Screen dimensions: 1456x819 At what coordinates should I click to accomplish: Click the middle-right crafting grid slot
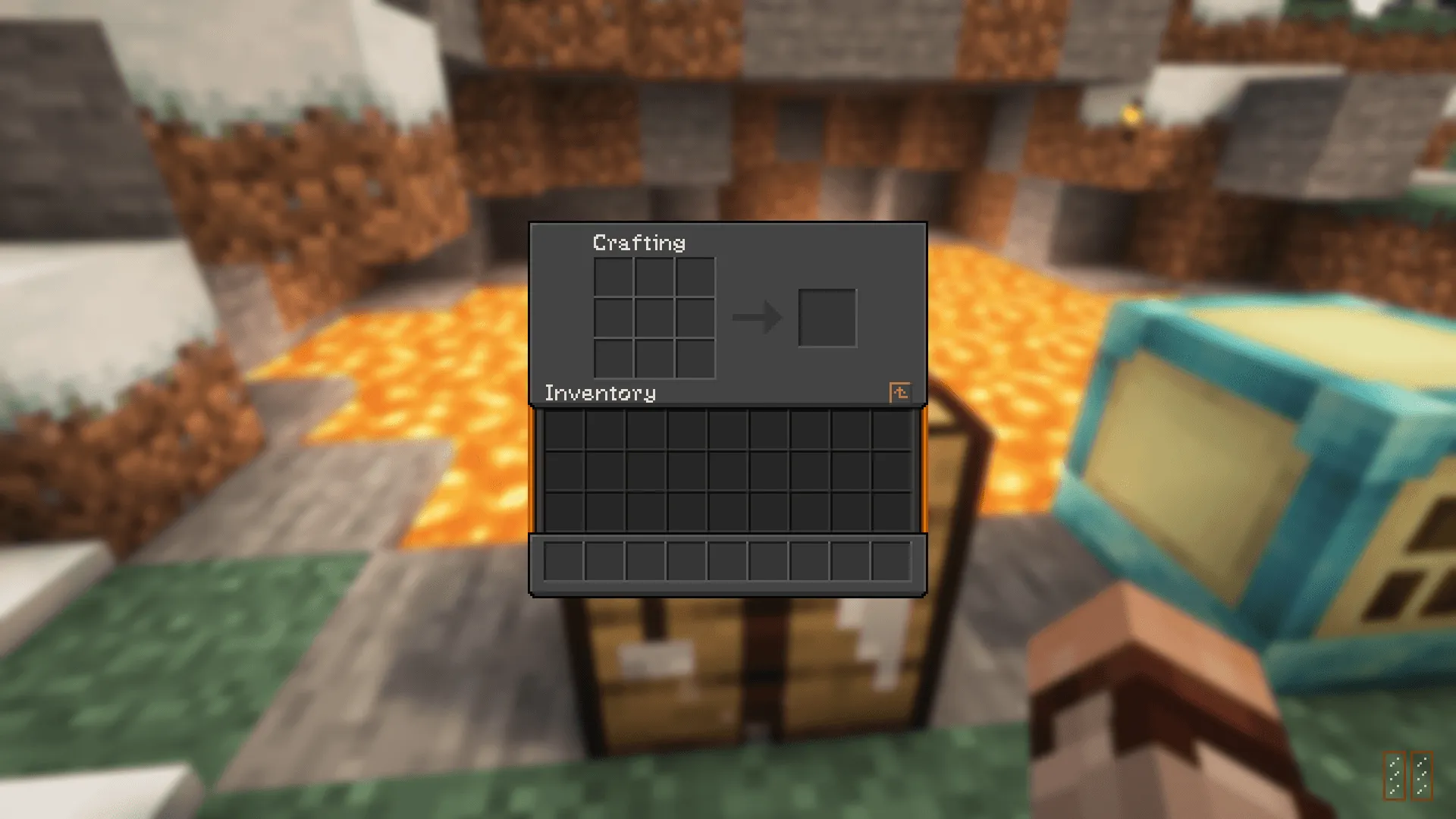pyautogui.click(x=694, y=316)
